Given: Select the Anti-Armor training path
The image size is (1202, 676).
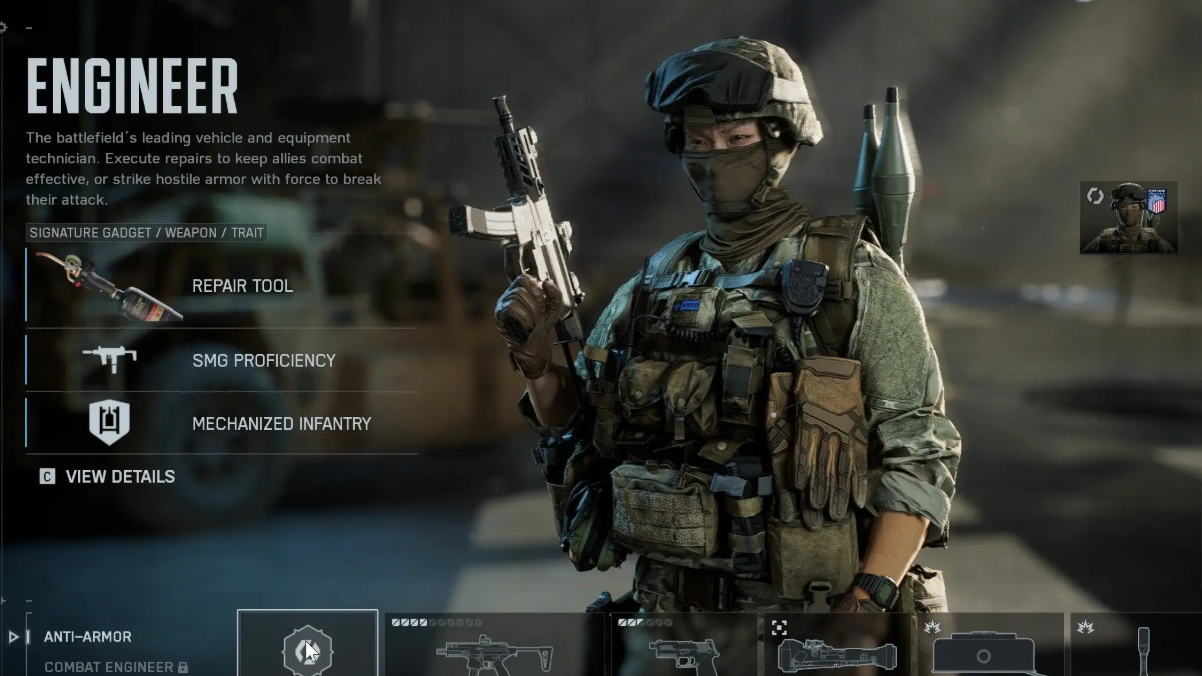Looking at the screenshot, I should pyautogui.click(x=88, y=637).
